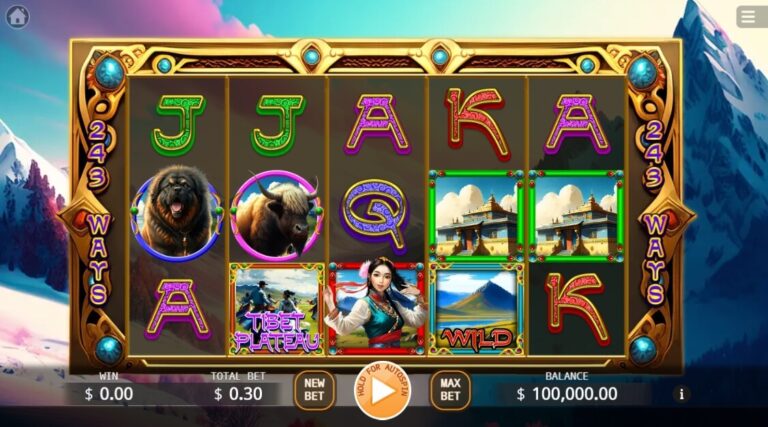Choose a New Bet amount
Screen dimensions: 768x427
pyautogui.click(x=314, y=390)
